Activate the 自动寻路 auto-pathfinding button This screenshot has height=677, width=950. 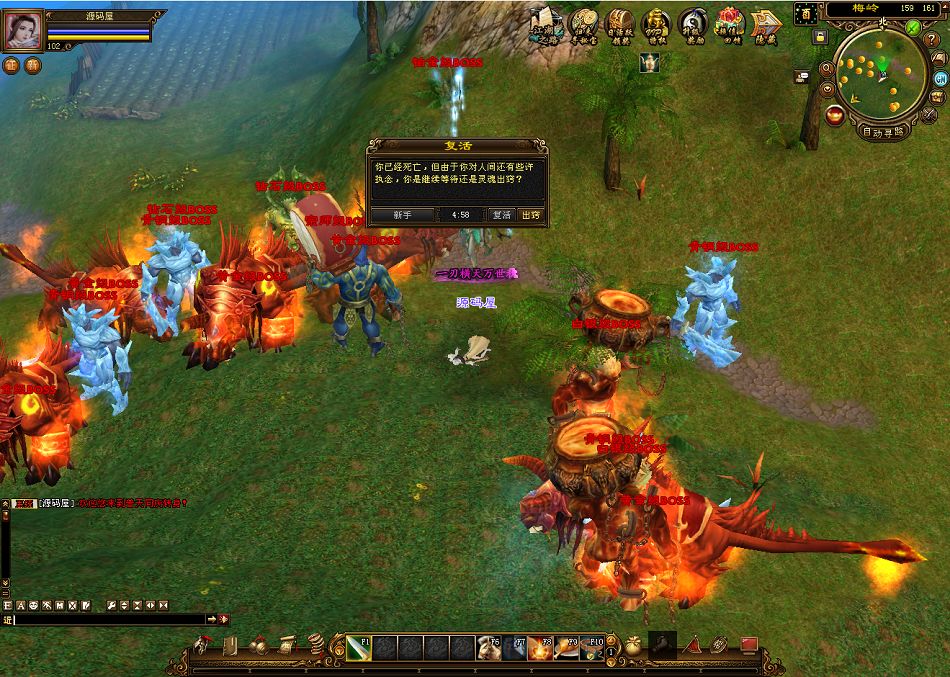pos(883,131)
